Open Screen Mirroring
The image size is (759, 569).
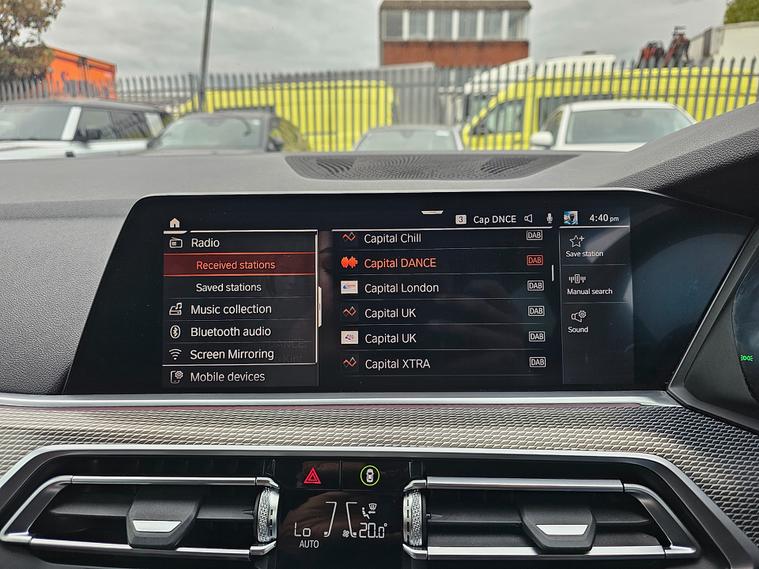tap(231, 354)
